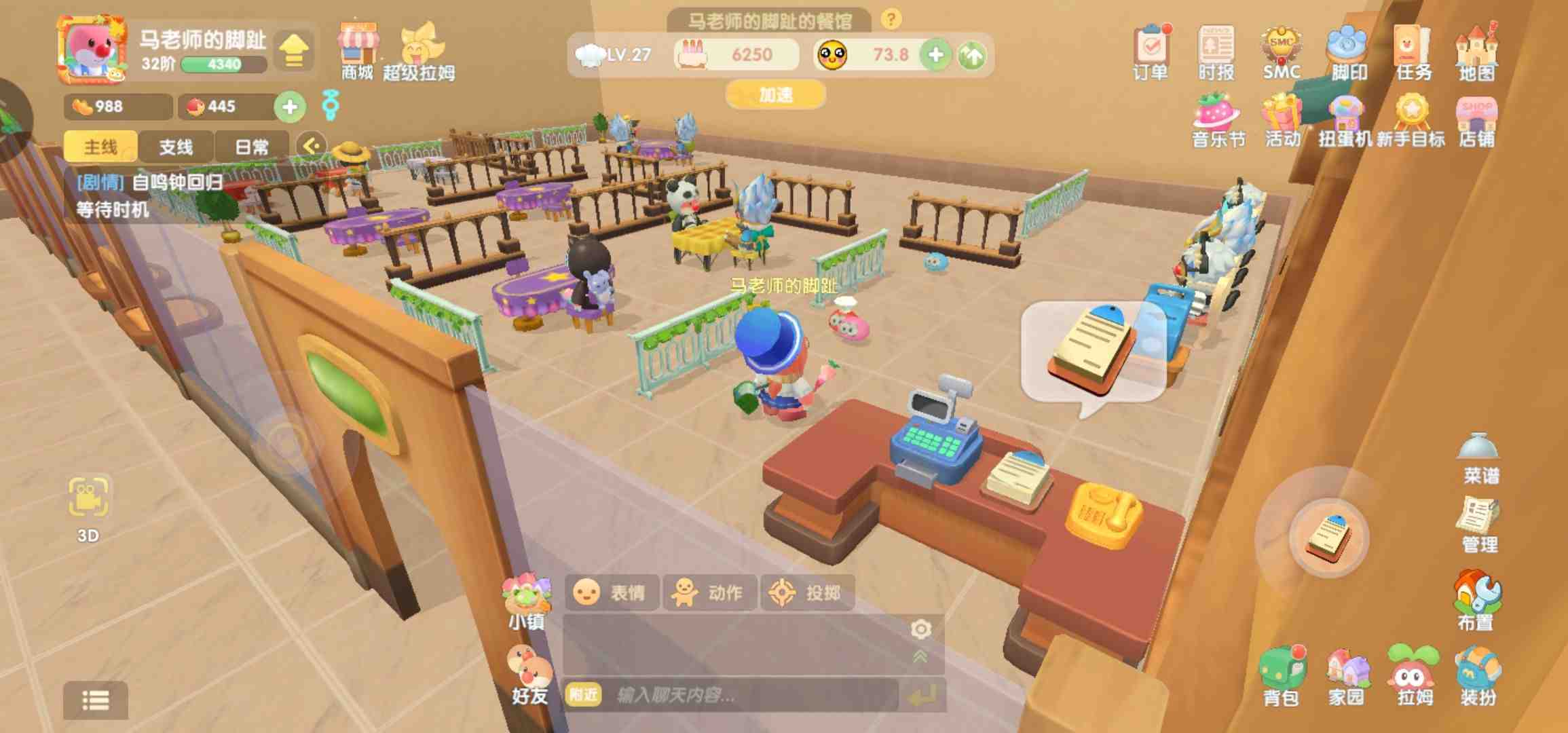Viewport: 1568px width, 733px height.
Task: Open the 表情 emote menu
Action: (610, 593)
